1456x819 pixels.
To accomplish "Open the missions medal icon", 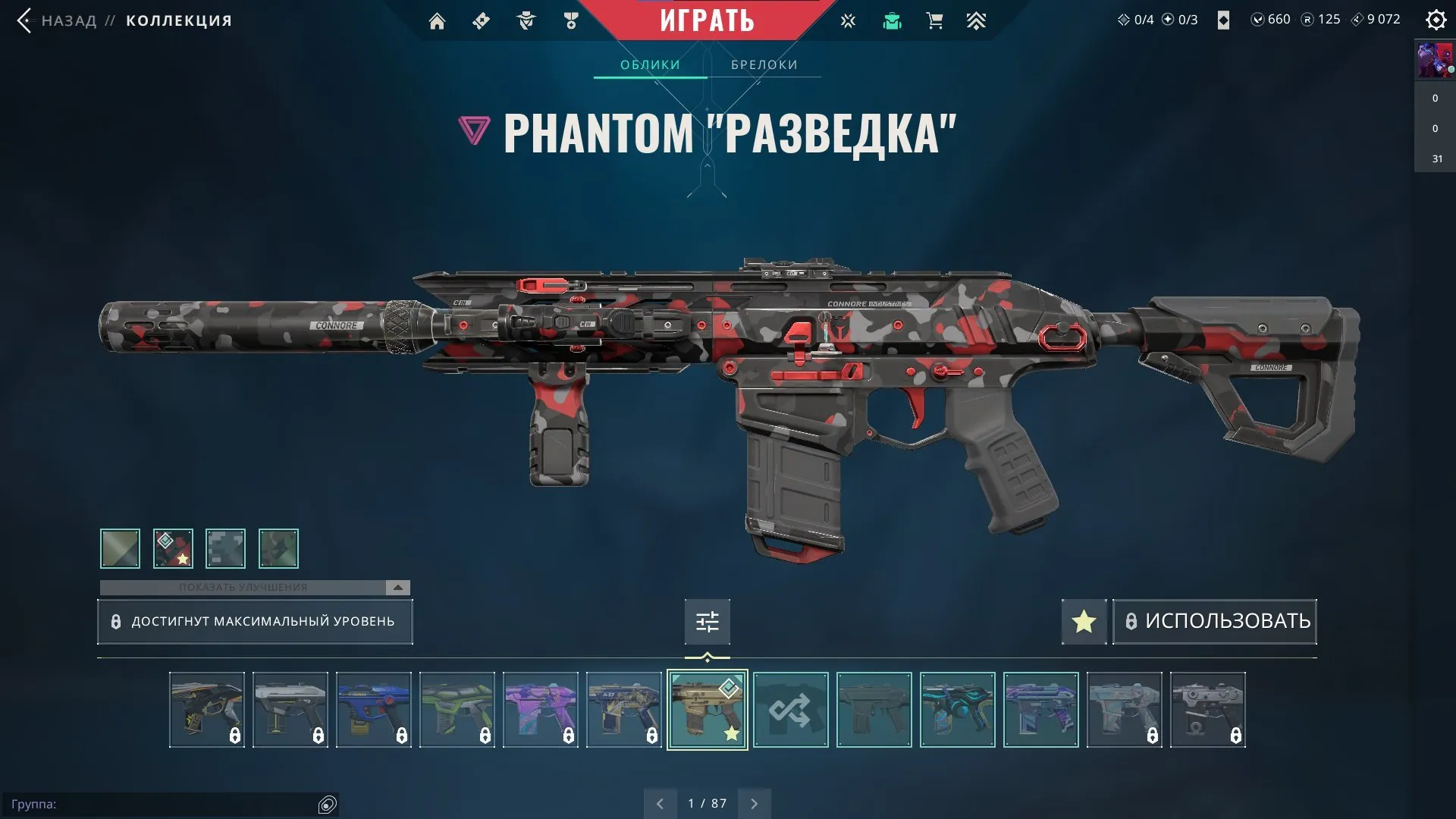I will point(573,20).
